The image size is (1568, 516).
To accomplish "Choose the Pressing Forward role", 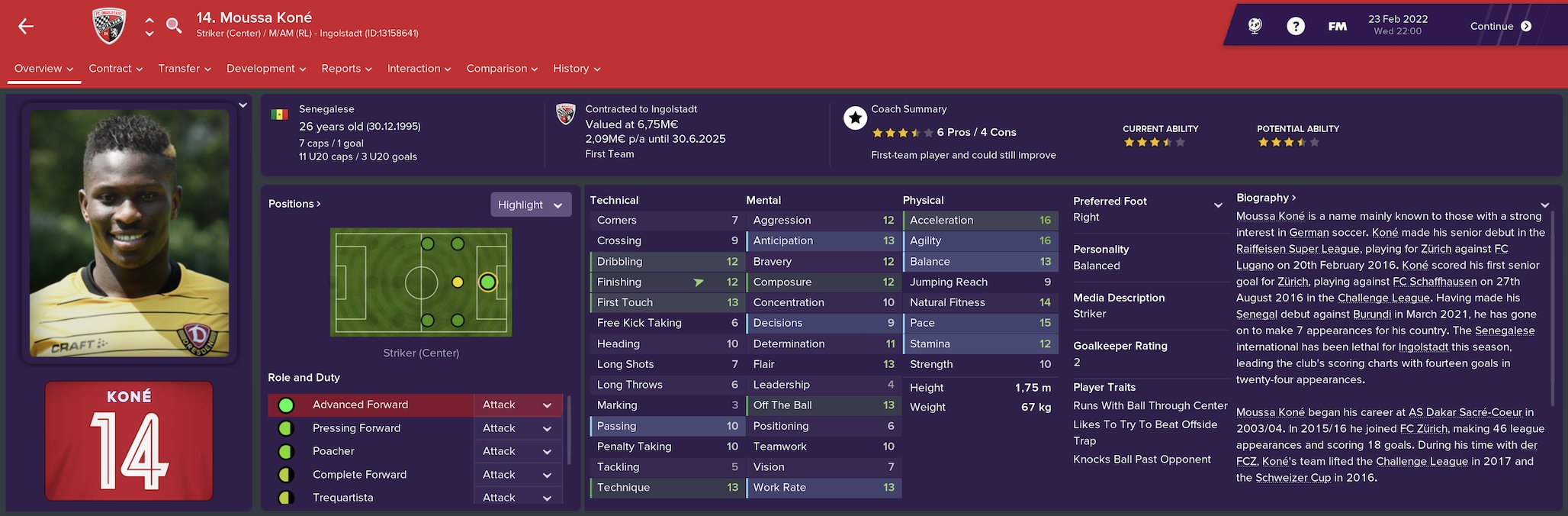I will click(356, 428).
